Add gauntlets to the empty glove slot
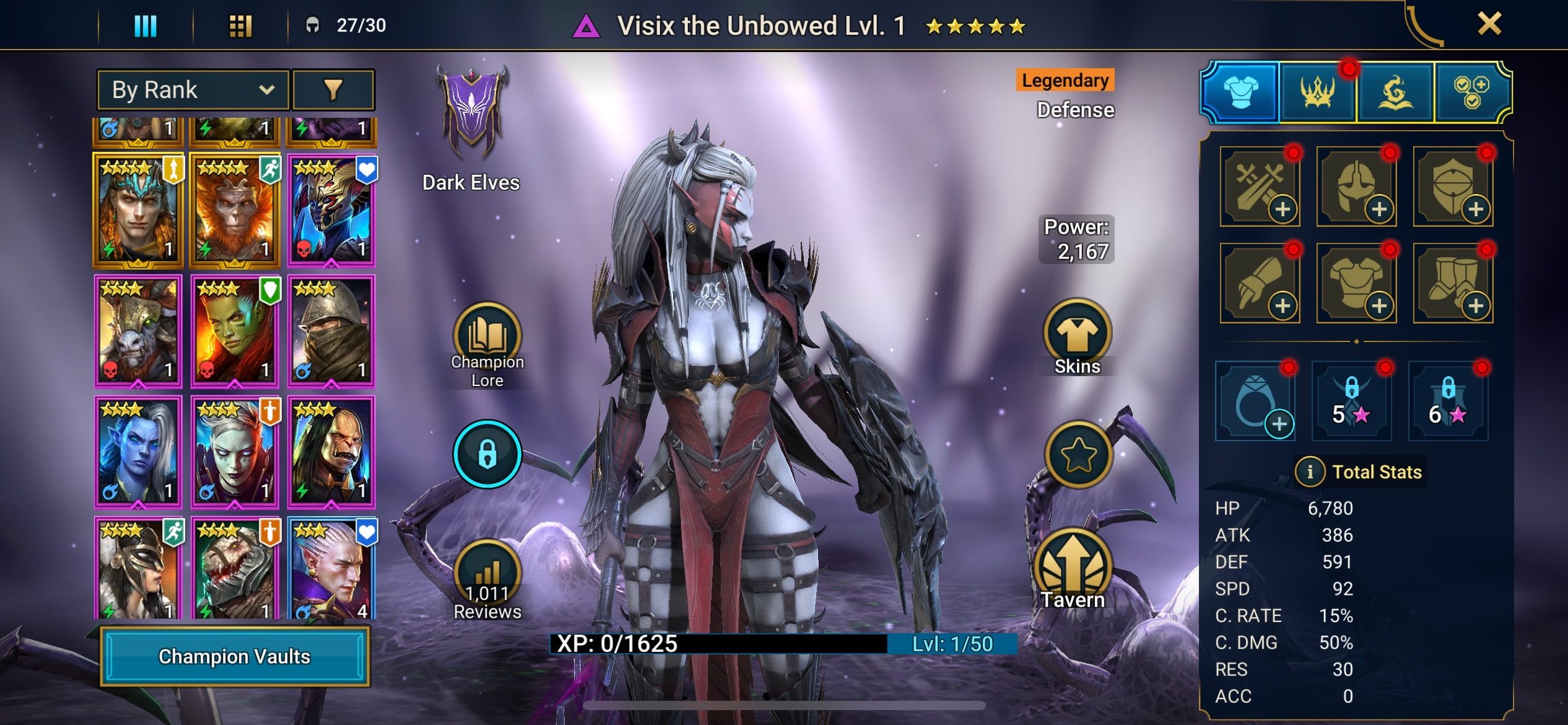The height and width of the screenshot is (725, 1568). [1260, 283]
